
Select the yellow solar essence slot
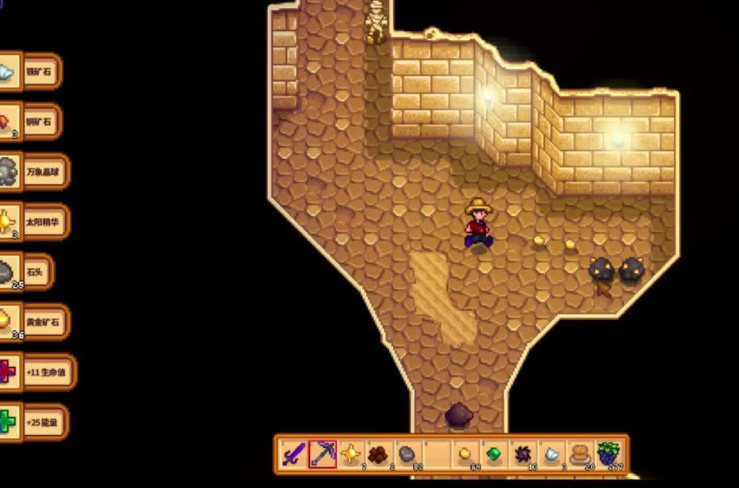coord(351,454)
